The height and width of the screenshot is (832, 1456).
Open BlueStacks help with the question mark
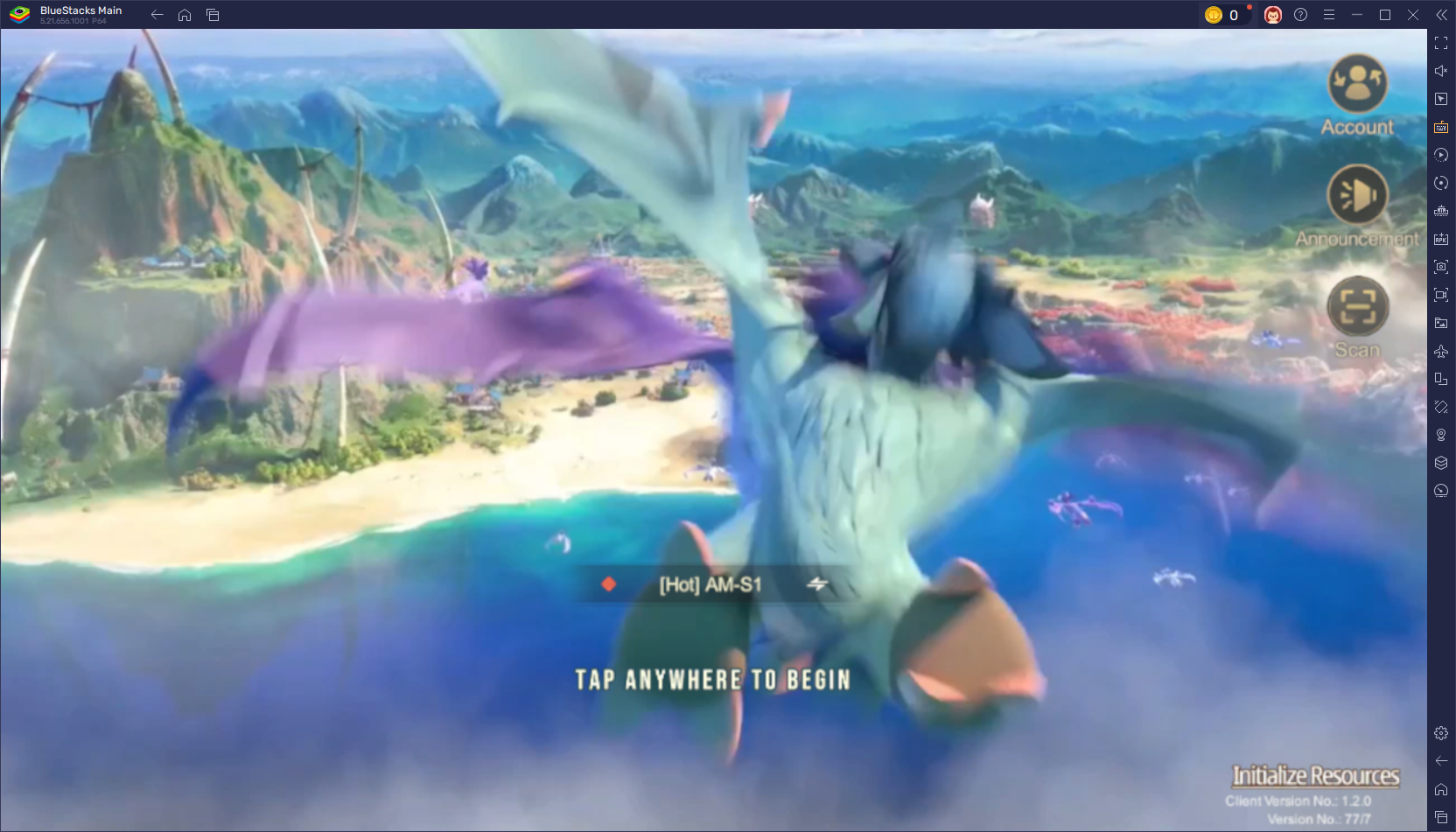click(1300, 15)
